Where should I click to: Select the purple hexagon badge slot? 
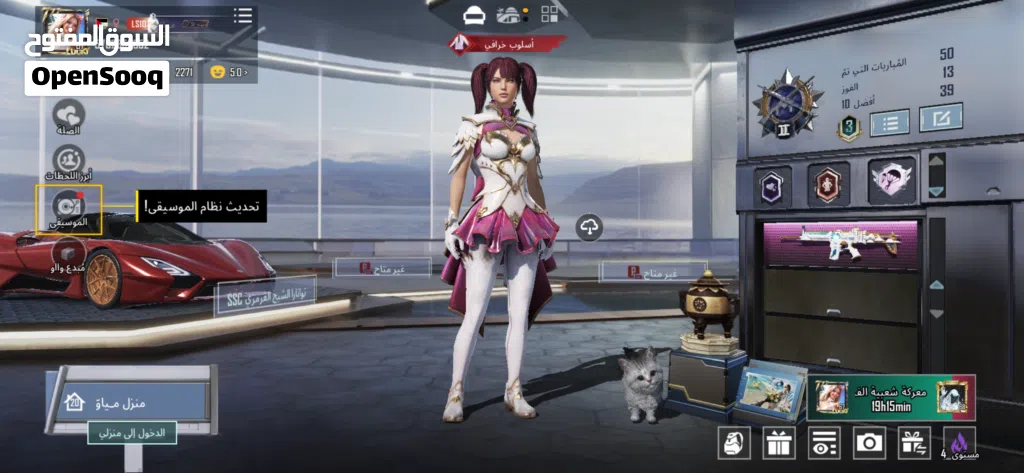pyautogui.click(x=772, y=185)
